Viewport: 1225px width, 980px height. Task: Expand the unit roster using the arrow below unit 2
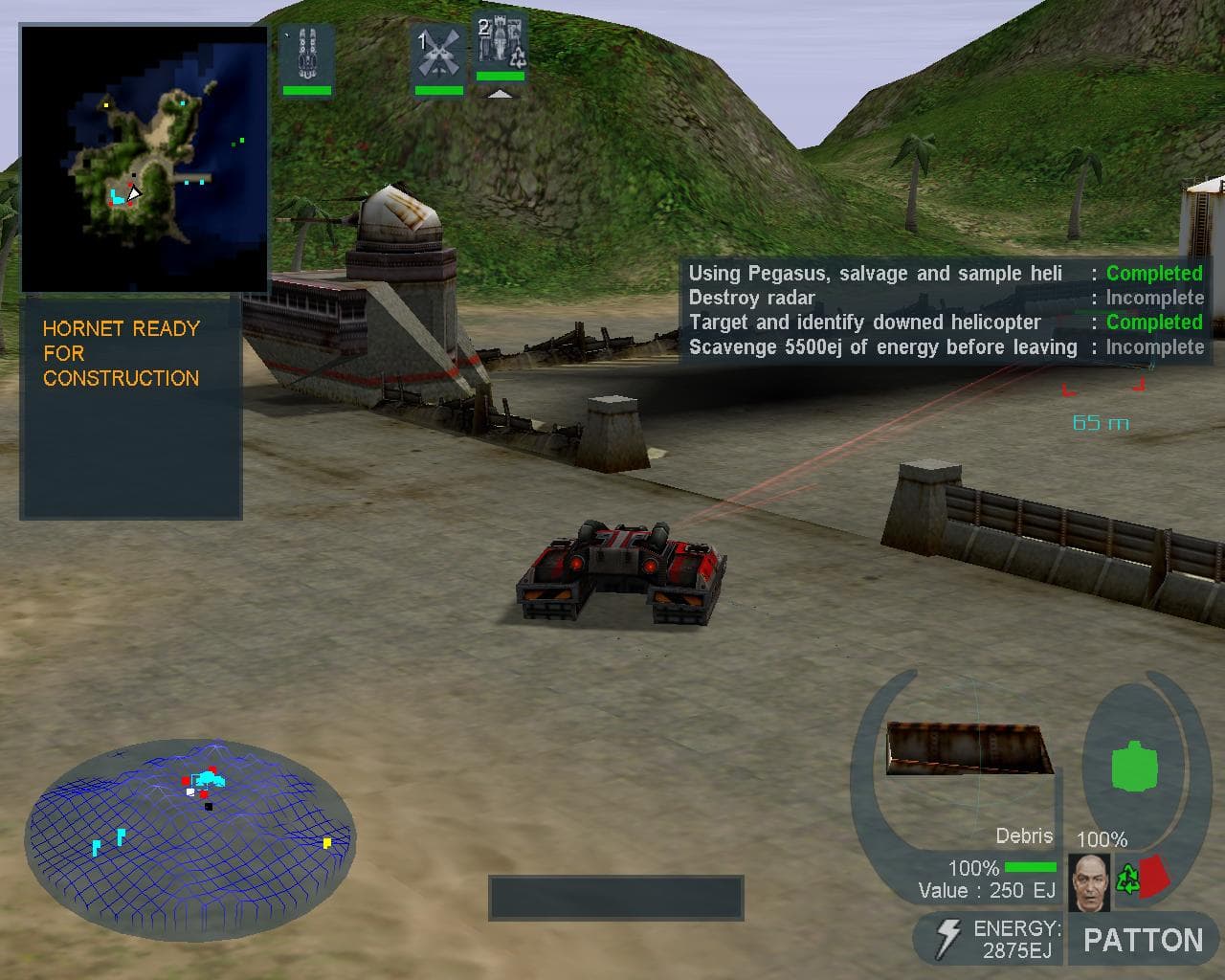501,95
